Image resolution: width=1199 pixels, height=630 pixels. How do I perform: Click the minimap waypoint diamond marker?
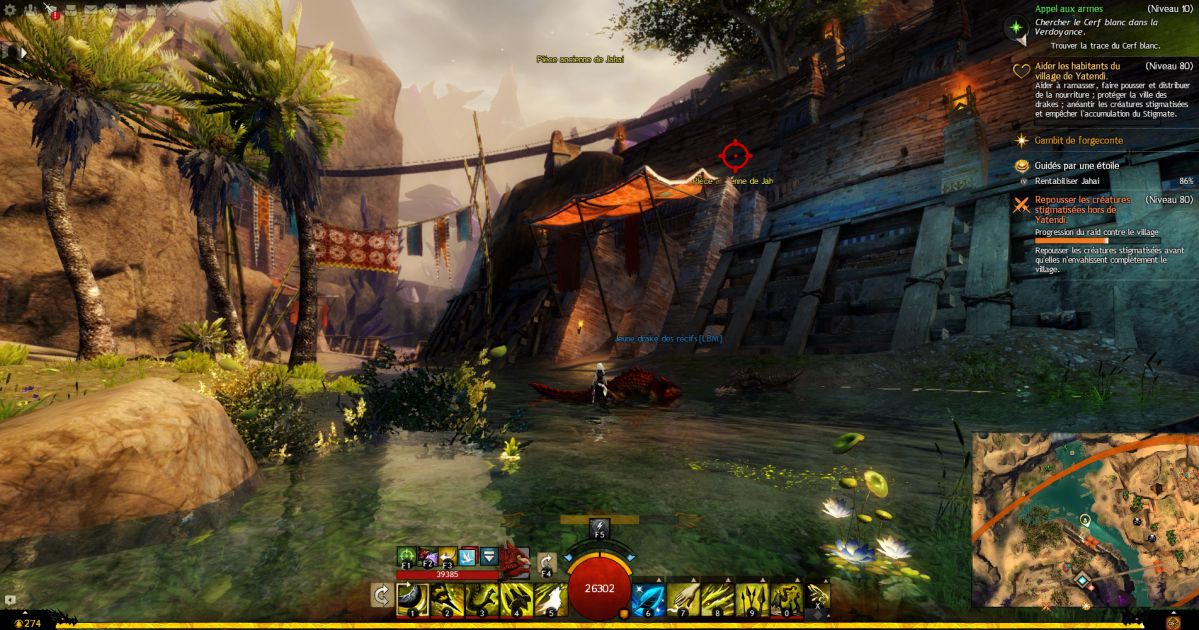point(1082,580)
